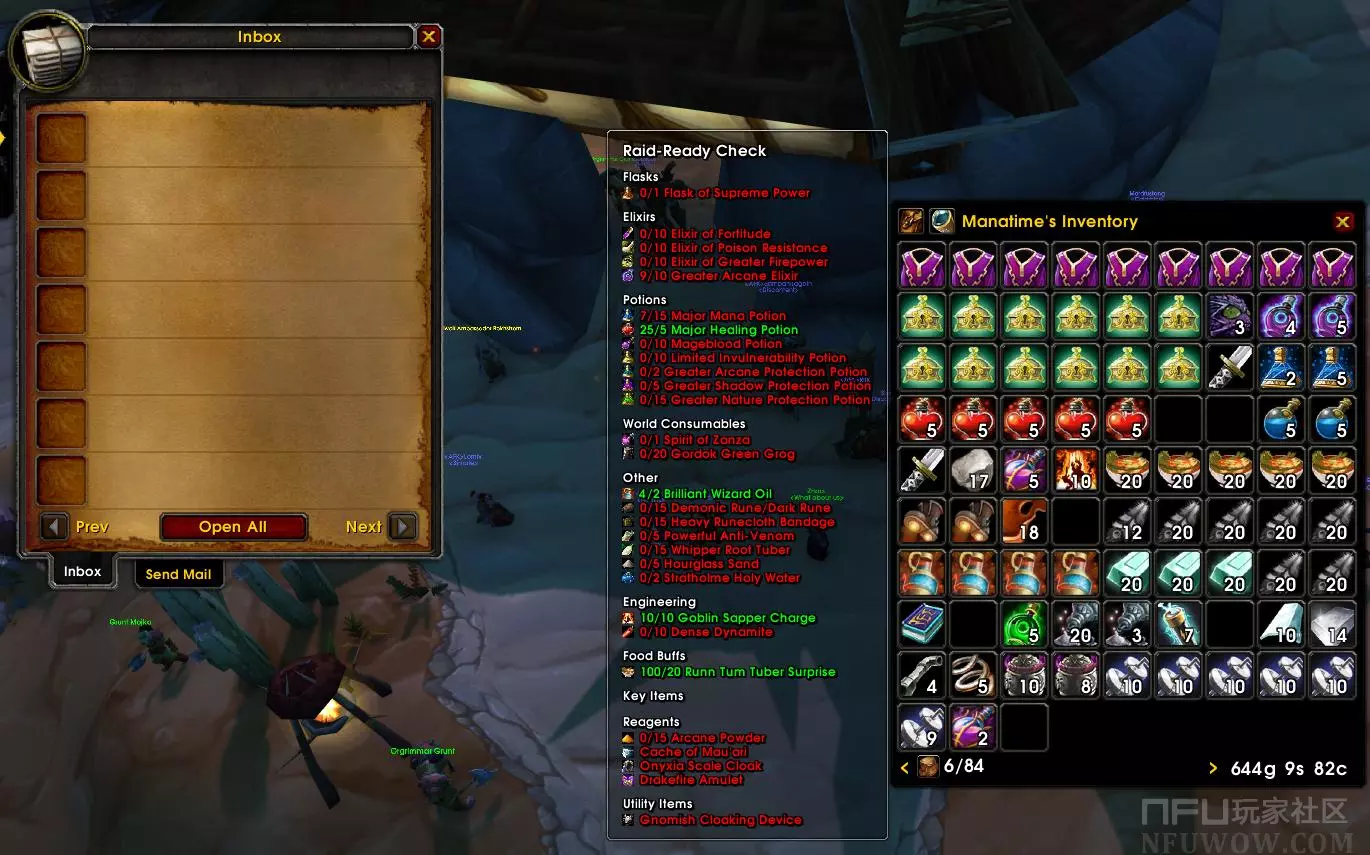Select the fire icon stack of 10

[1076, 470]
